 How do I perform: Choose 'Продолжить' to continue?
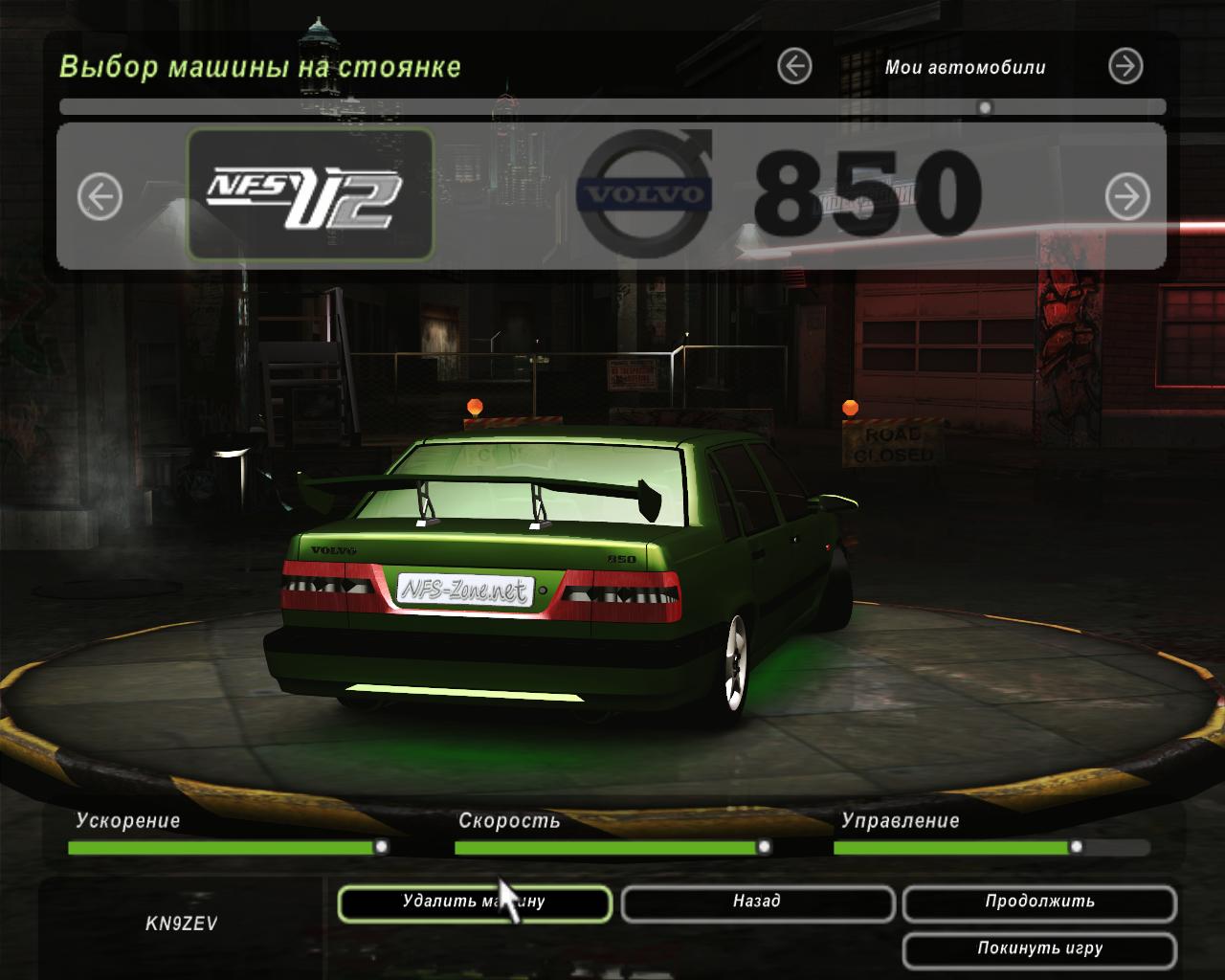(x=1039, y=903)
